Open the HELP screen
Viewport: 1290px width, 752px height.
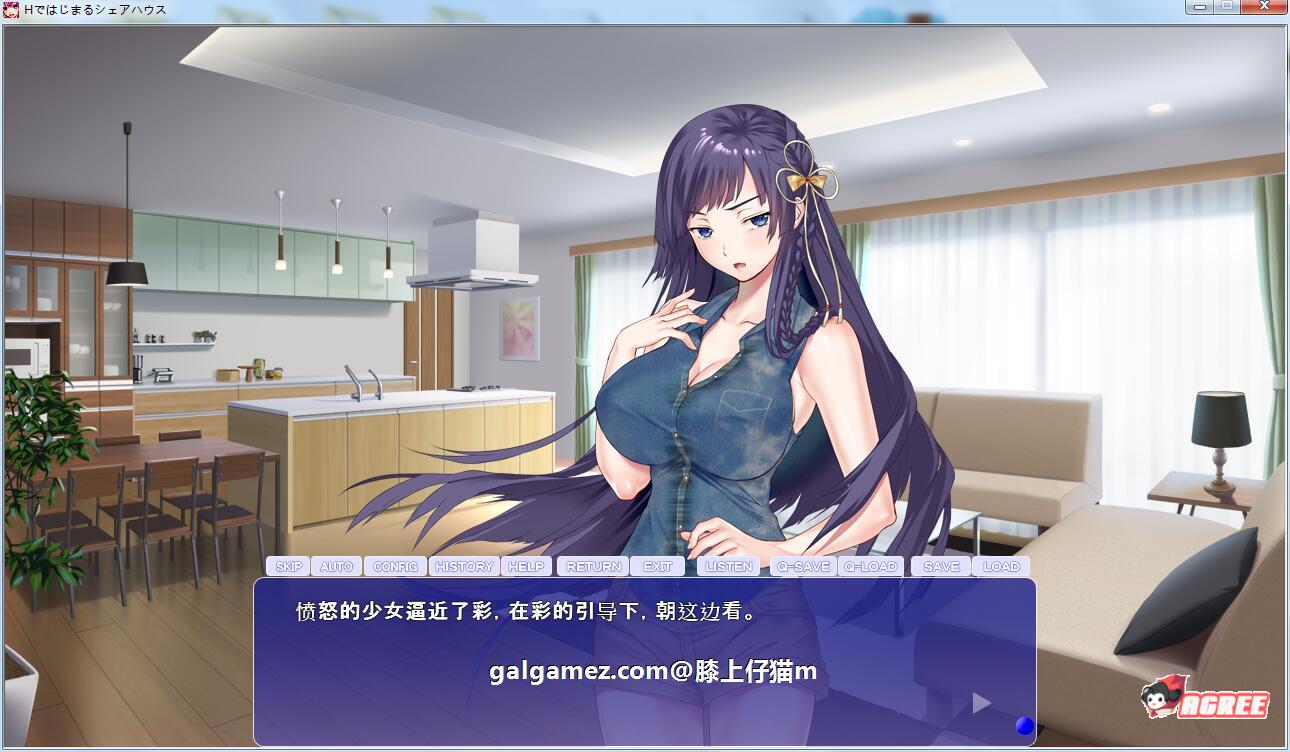[526, 566]
